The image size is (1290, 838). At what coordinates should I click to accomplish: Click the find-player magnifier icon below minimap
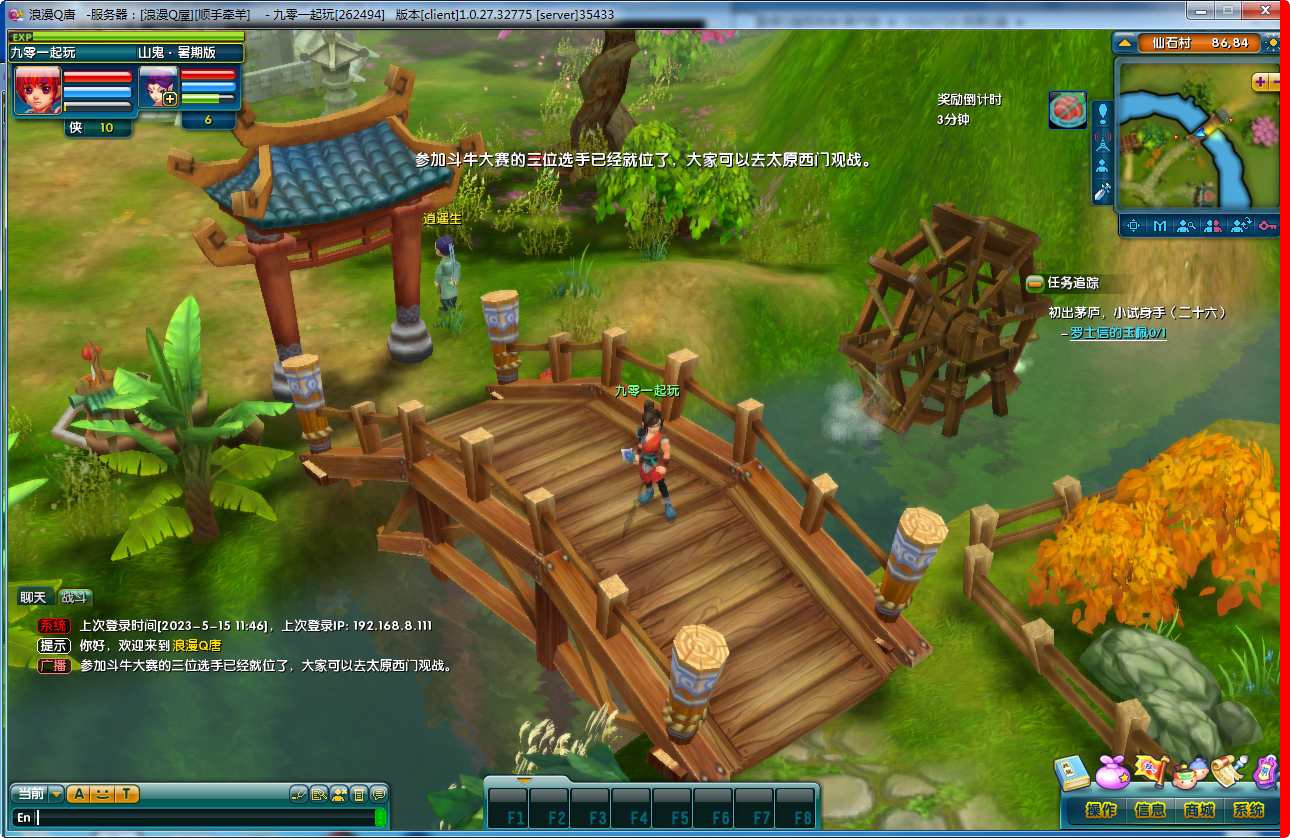[1186, 226]
